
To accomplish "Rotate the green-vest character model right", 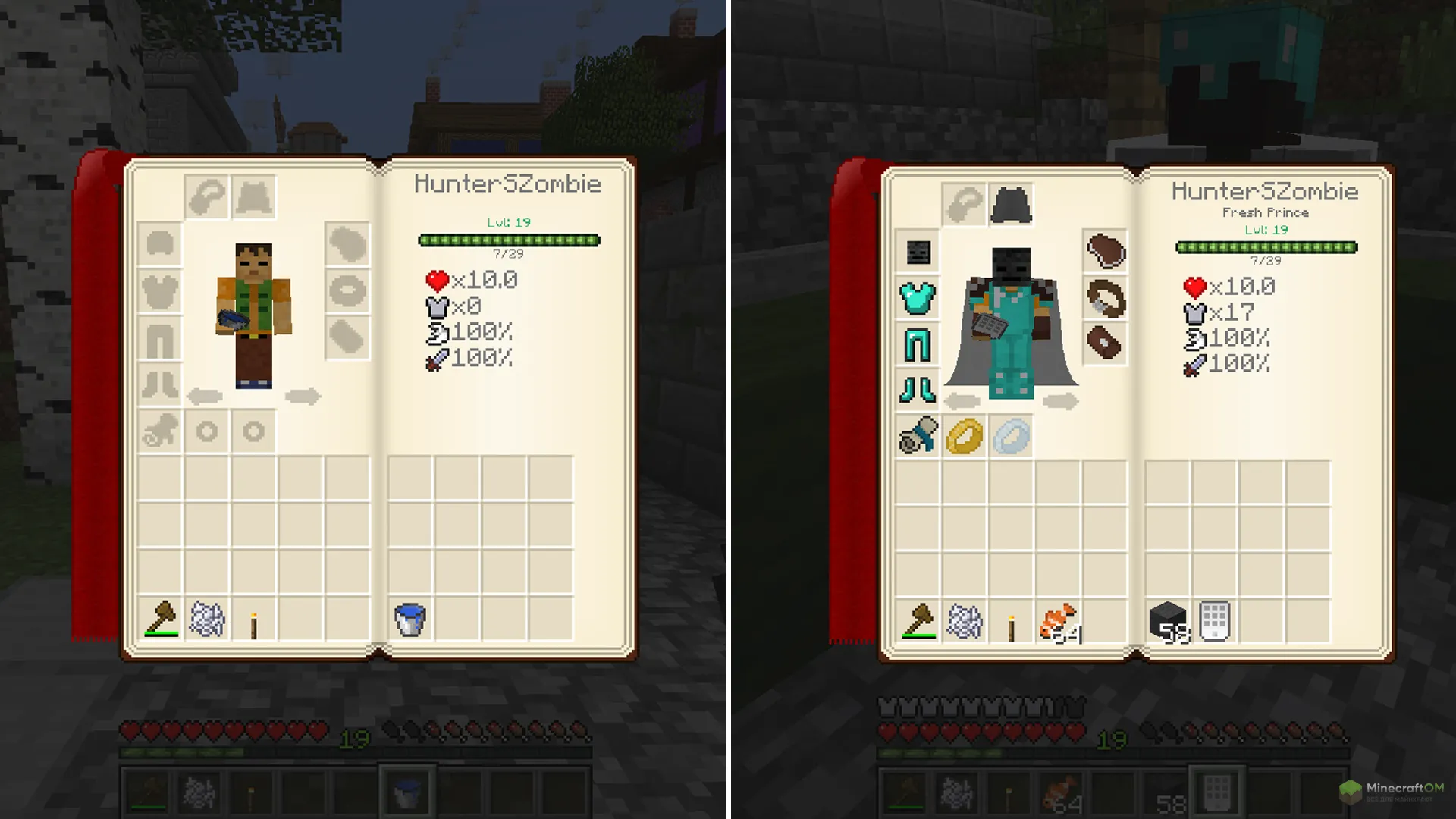I will (x=303, y=396).
